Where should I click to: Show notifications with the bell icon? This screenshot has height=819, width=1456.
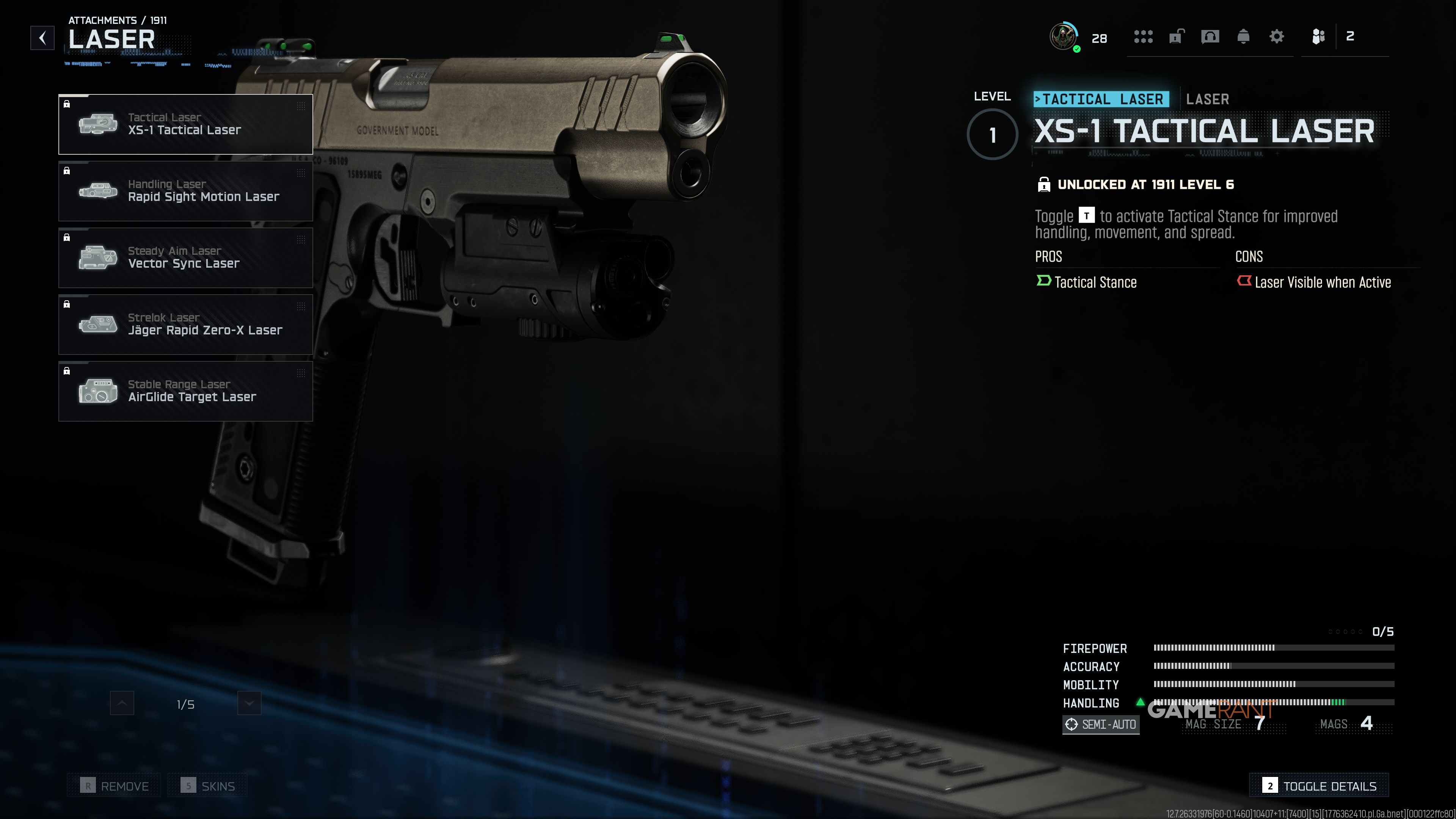pos(1243,37)
